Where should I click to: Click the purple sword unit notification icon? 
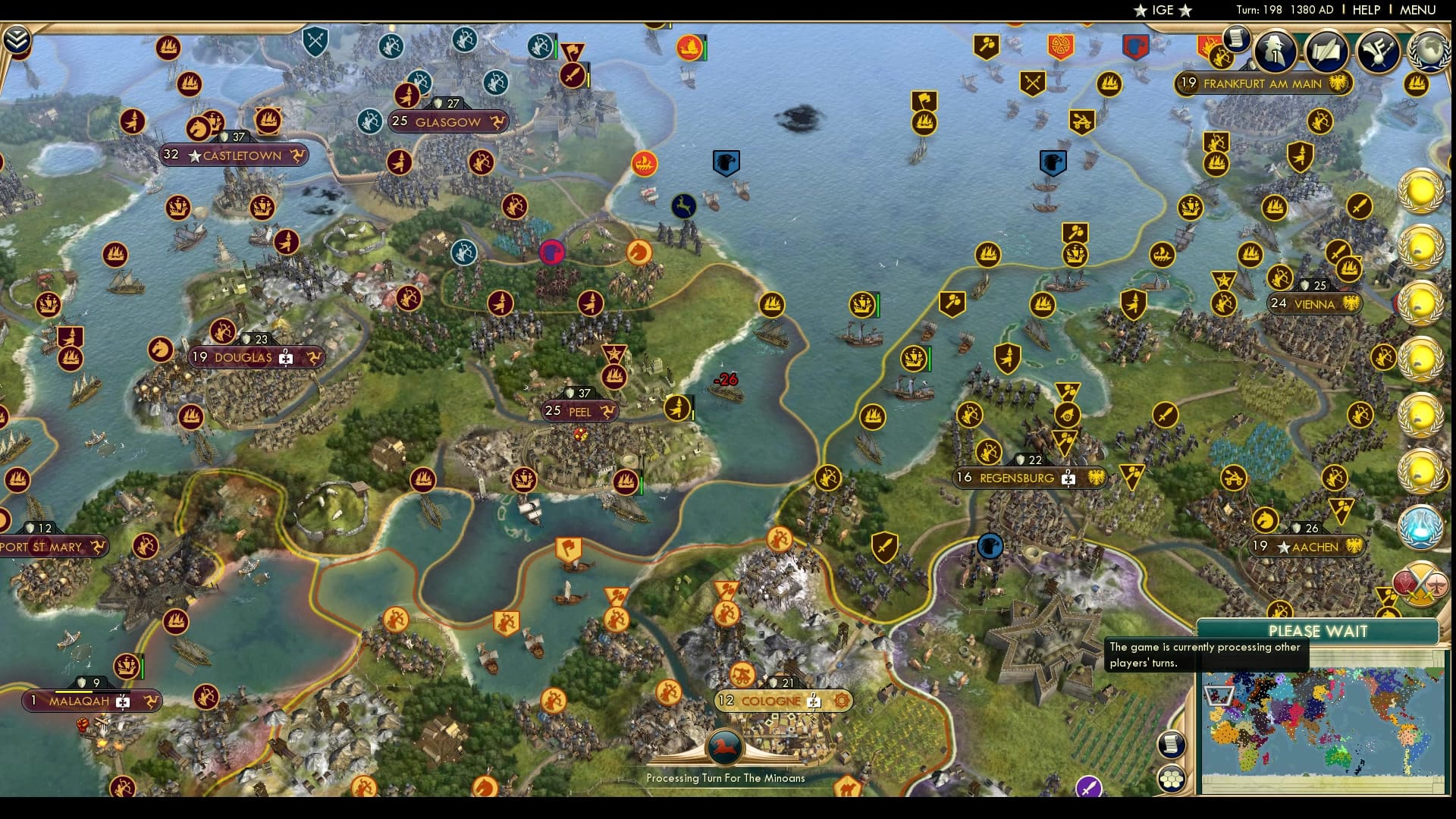coord(1087,786)
